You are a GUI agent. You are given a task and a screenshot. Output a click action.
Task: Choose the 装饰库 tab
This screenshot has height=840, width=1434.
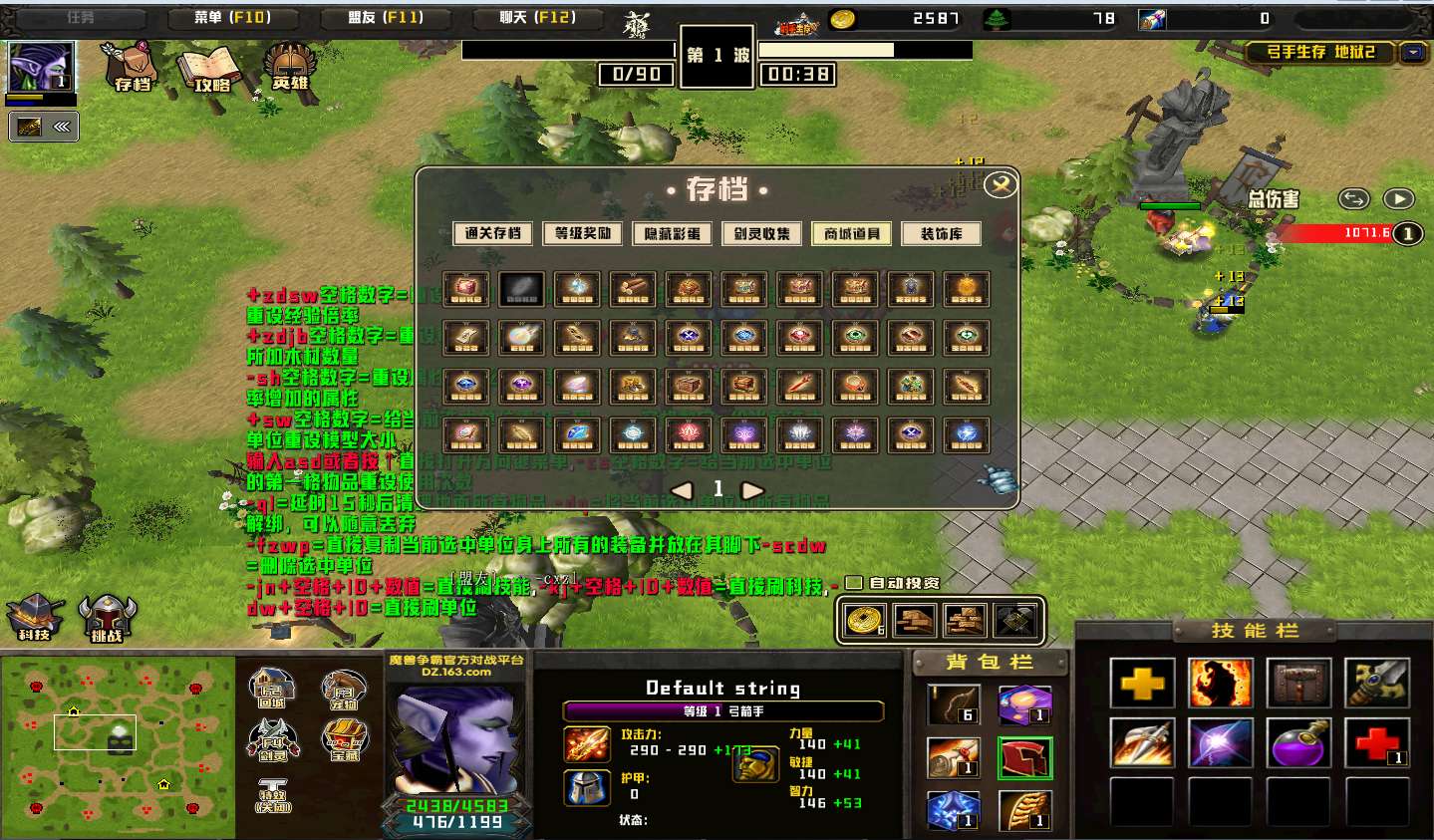[942, 233]
